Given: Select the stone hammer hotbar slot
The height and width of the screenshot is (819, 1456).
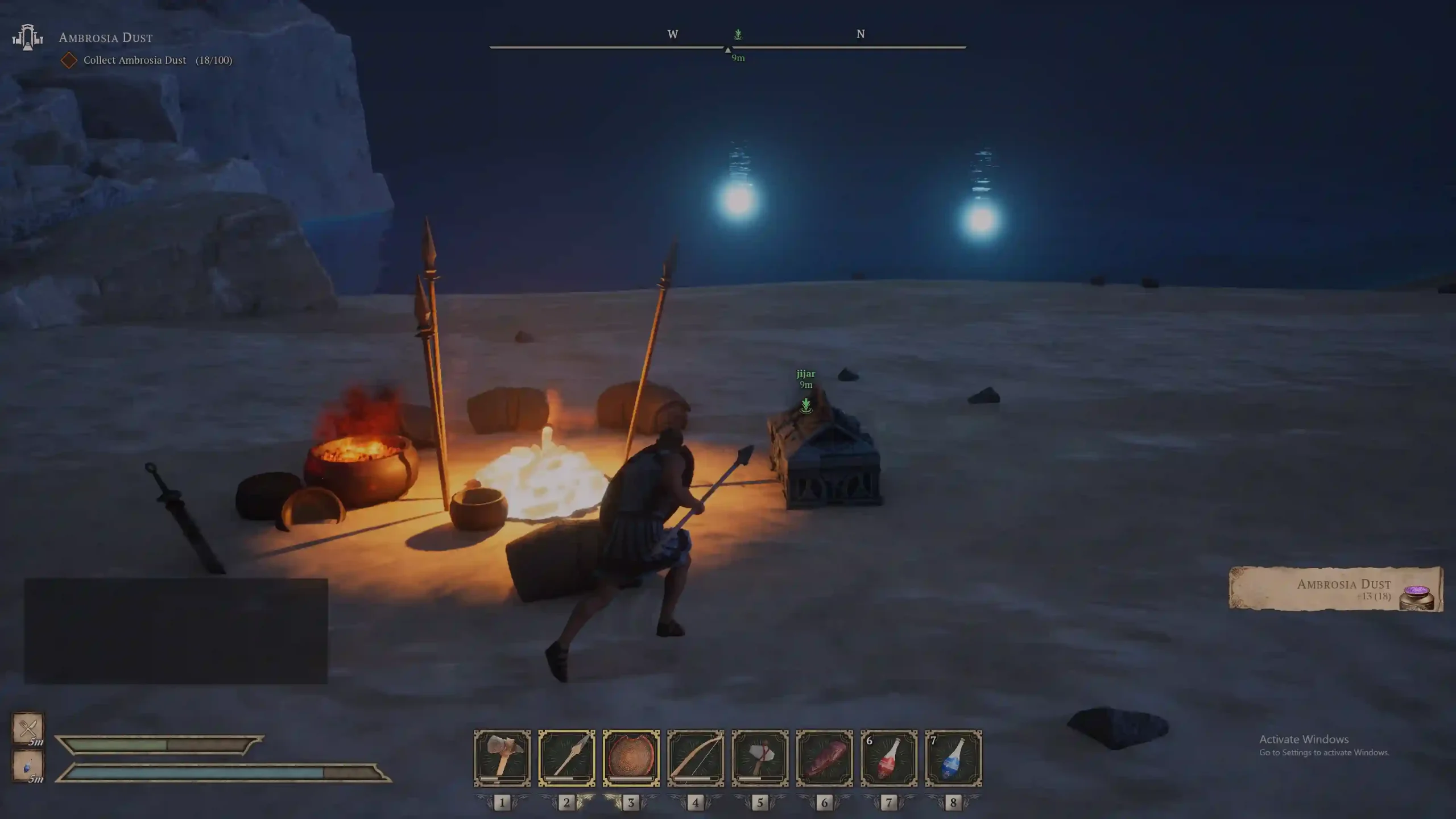Looking at the screenshot, I should click(502, 758).
